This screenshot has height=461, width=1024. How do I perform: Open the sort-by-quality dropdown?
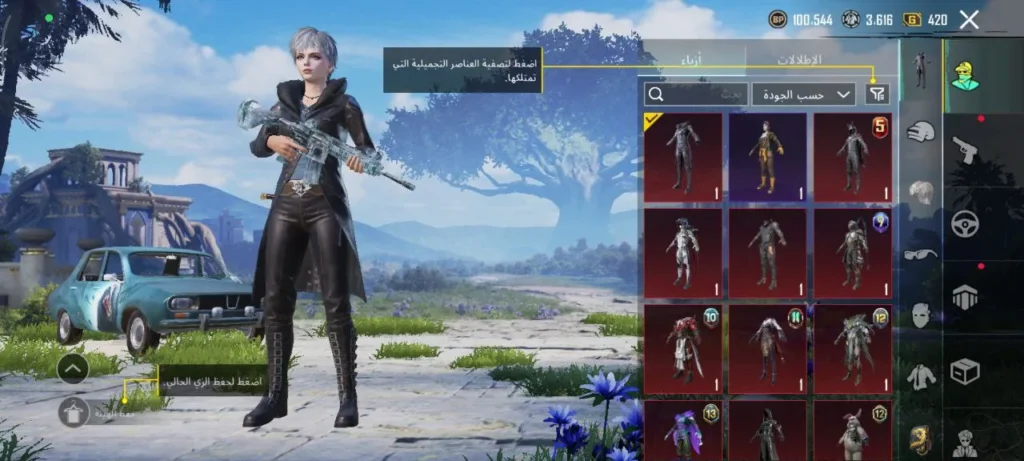[803, 94]
